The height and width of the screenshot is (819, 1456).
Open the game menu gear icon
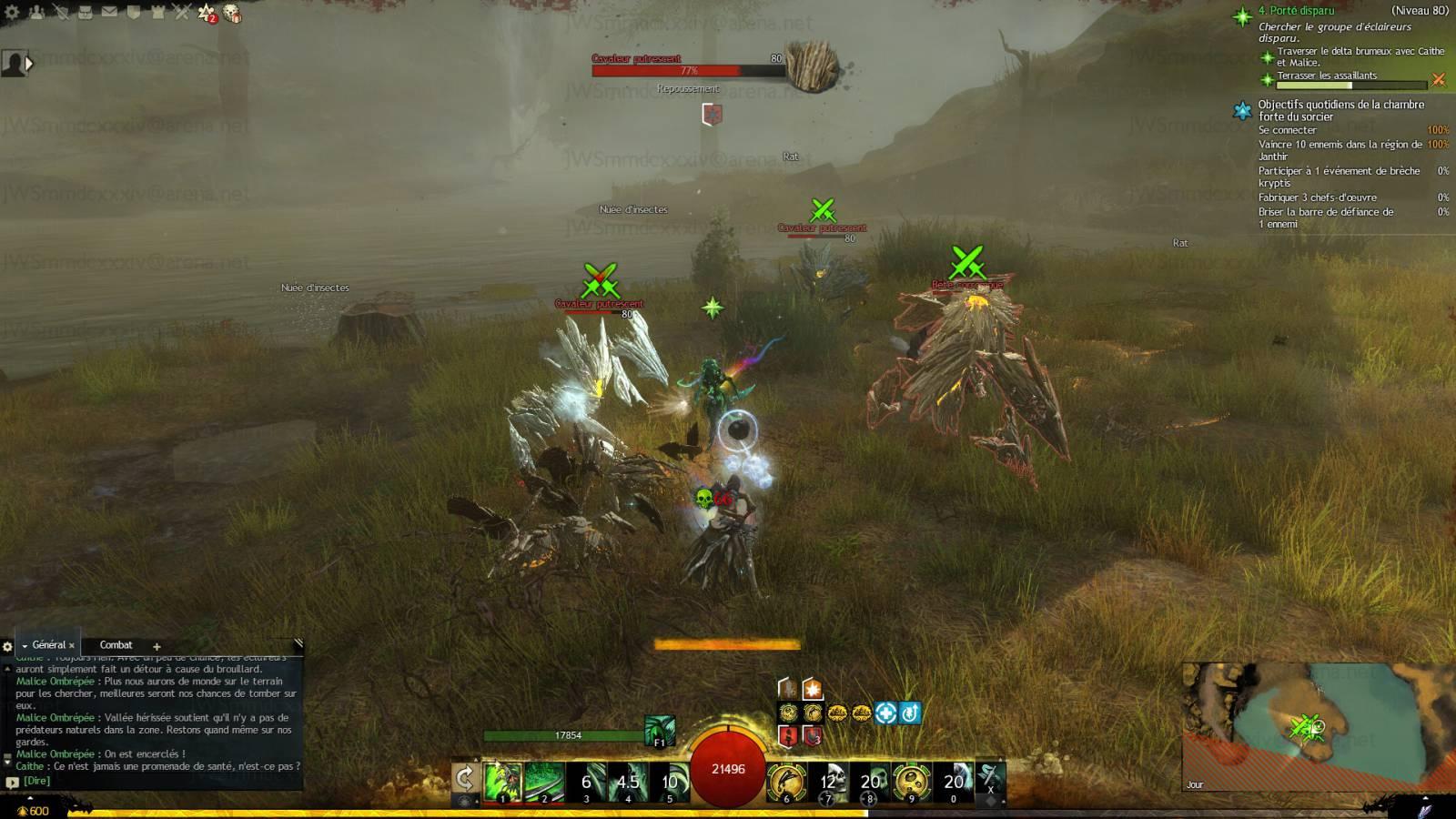[x=13, y=12]
